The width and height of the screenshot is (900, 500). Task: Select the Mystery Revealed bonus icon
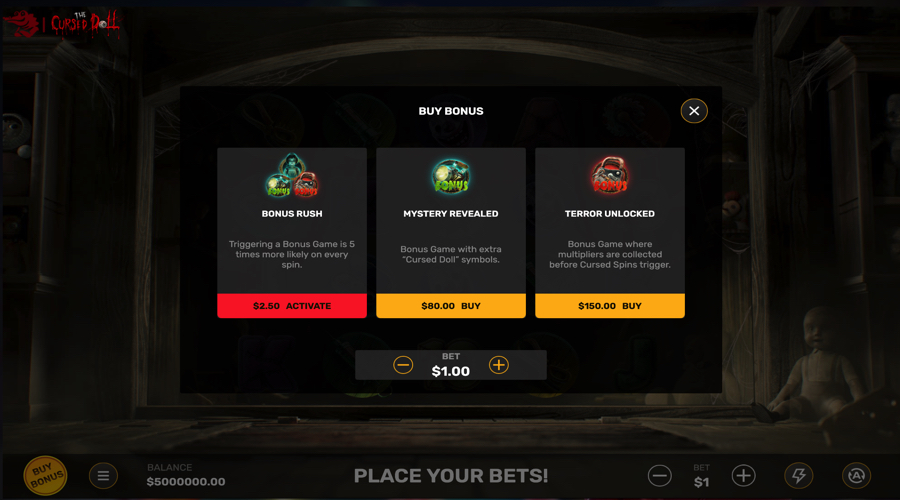pyautogui.click(x=451, y=177)
